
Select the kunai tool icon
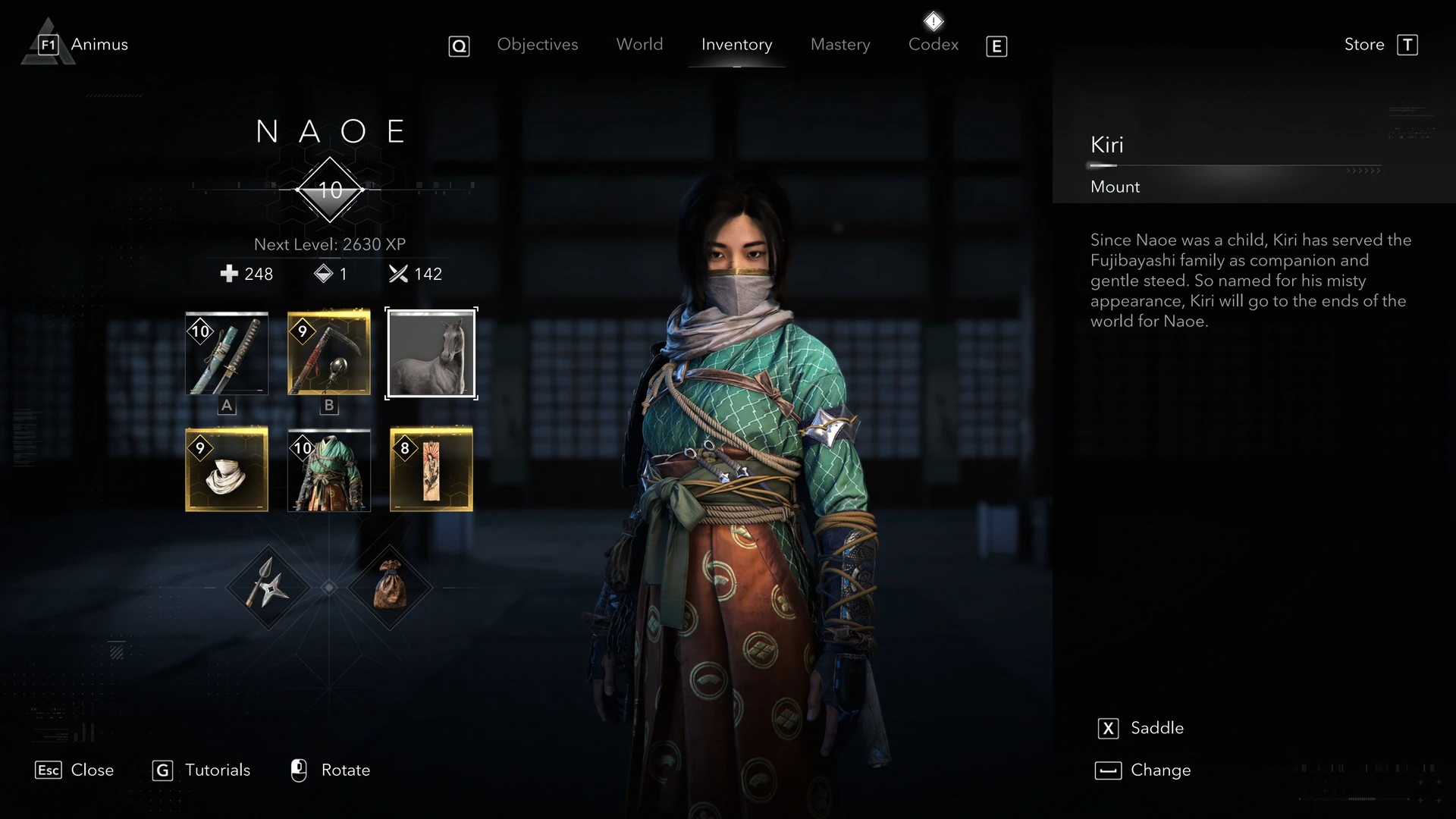tap(266, 587)
